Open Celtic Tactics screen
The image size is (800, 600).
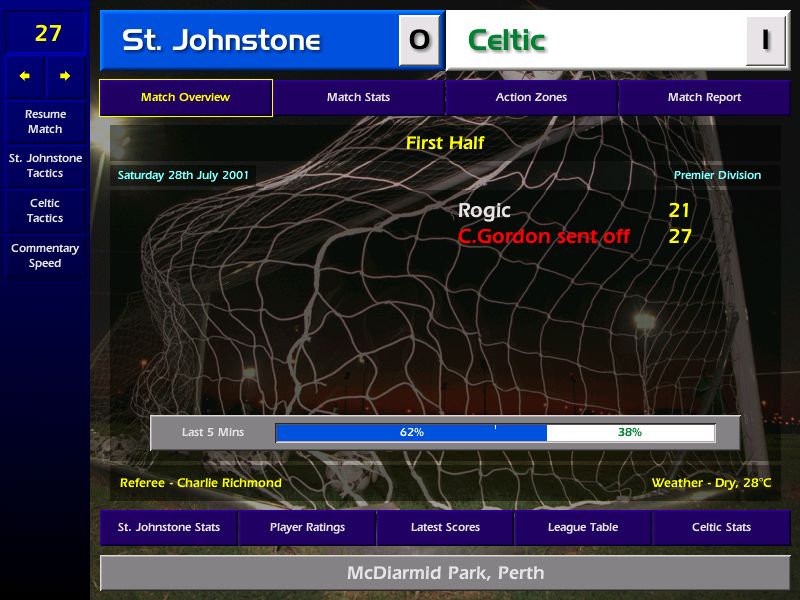click(45, 211)
